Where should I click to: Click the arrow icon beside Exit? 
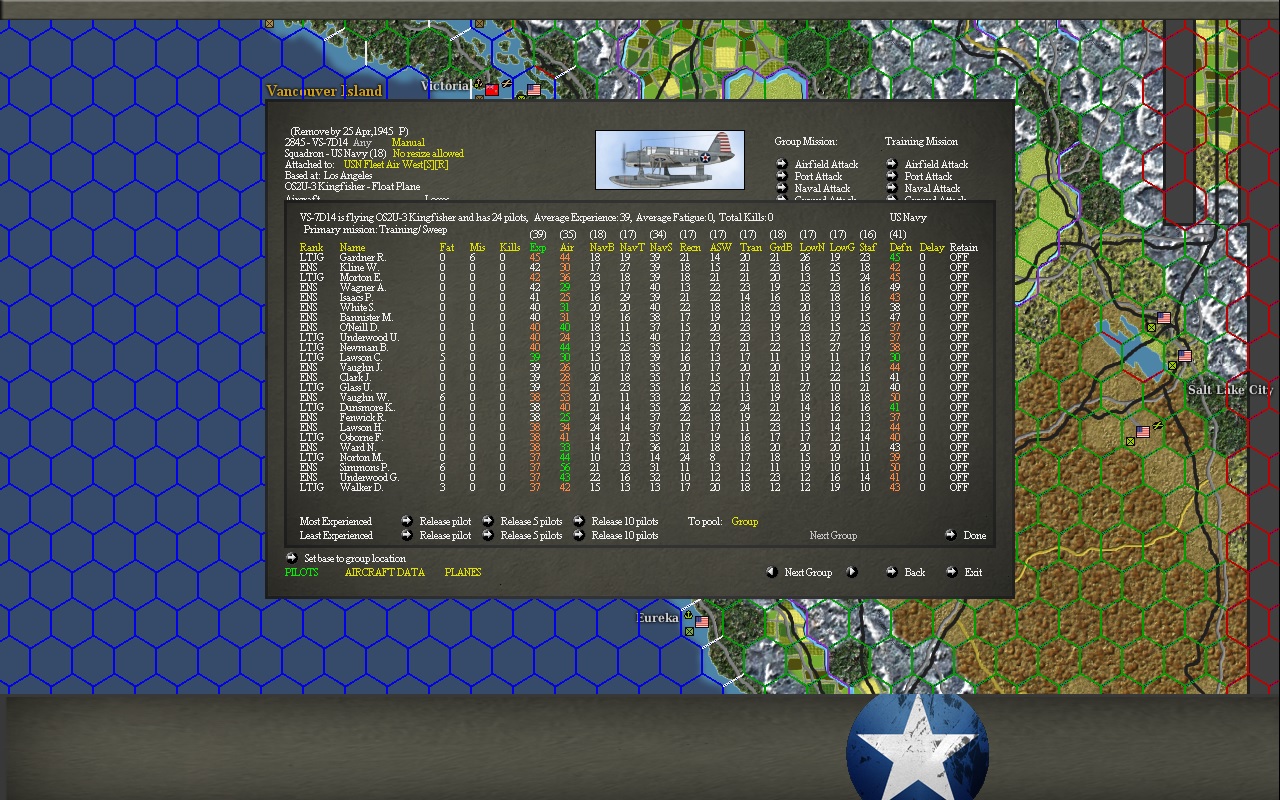click(x=950, y=572)
